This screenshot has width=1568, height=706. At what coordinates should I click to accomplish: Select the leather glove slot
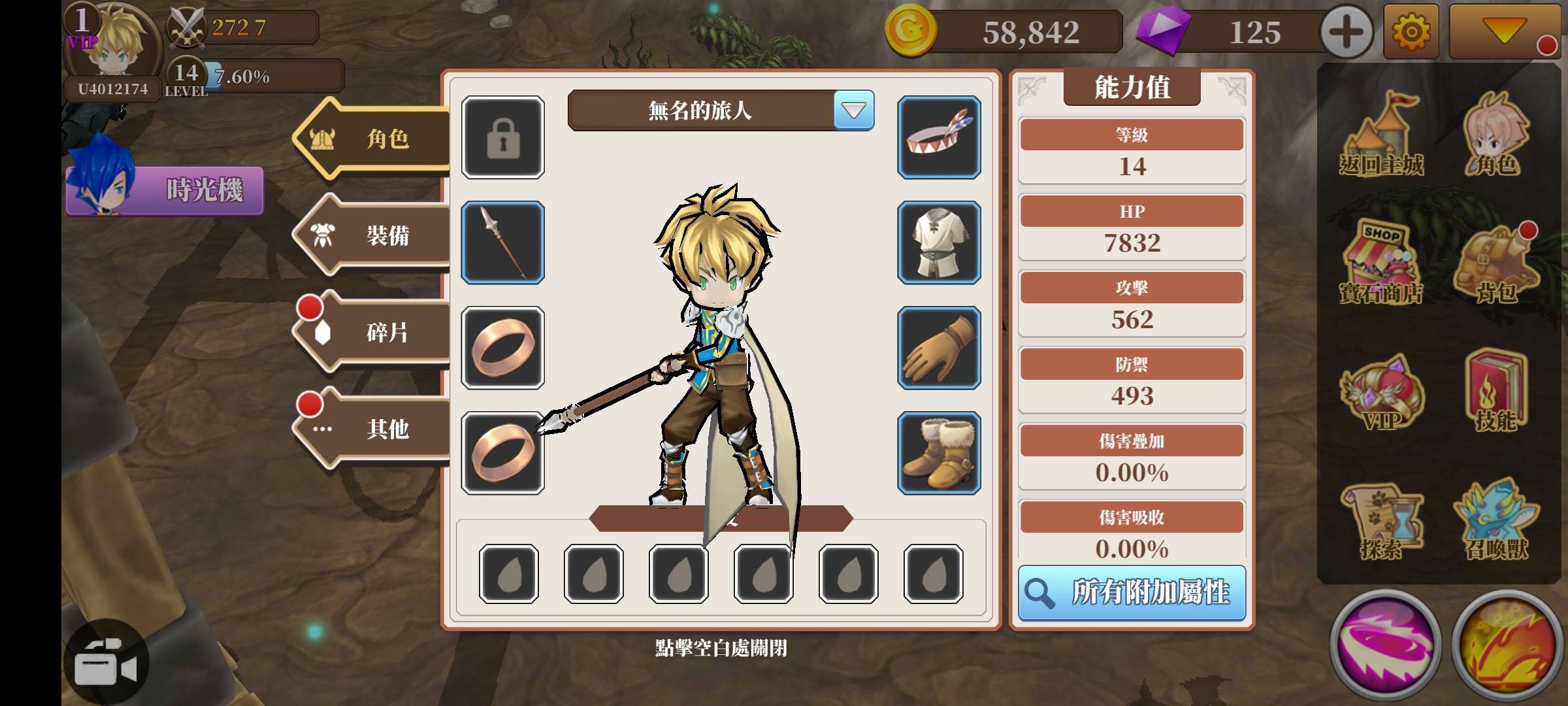(x=939, y=348)
